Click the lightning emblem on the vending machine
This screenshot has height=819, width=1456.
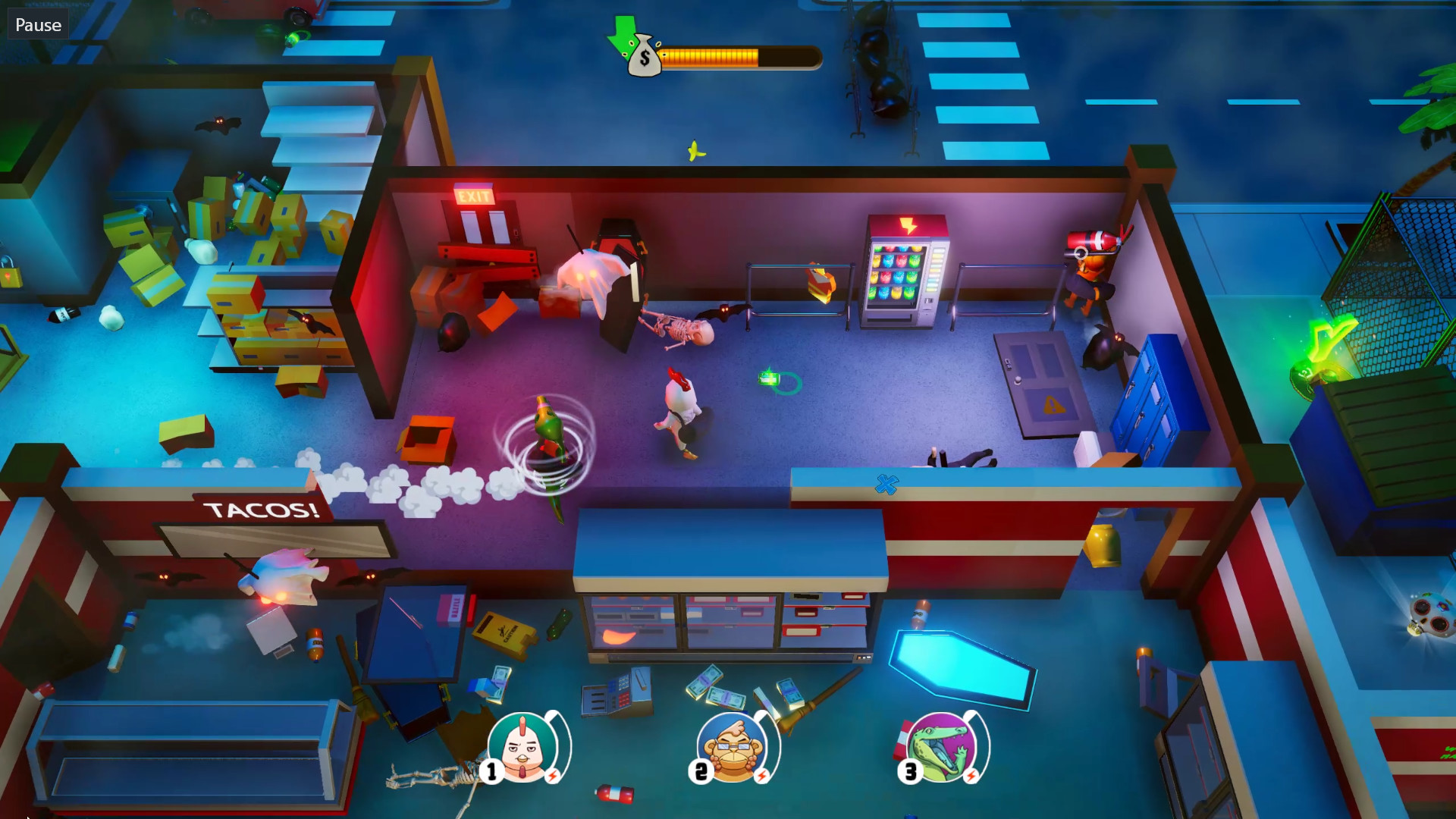pyautogui.click(x=908, y=225)
